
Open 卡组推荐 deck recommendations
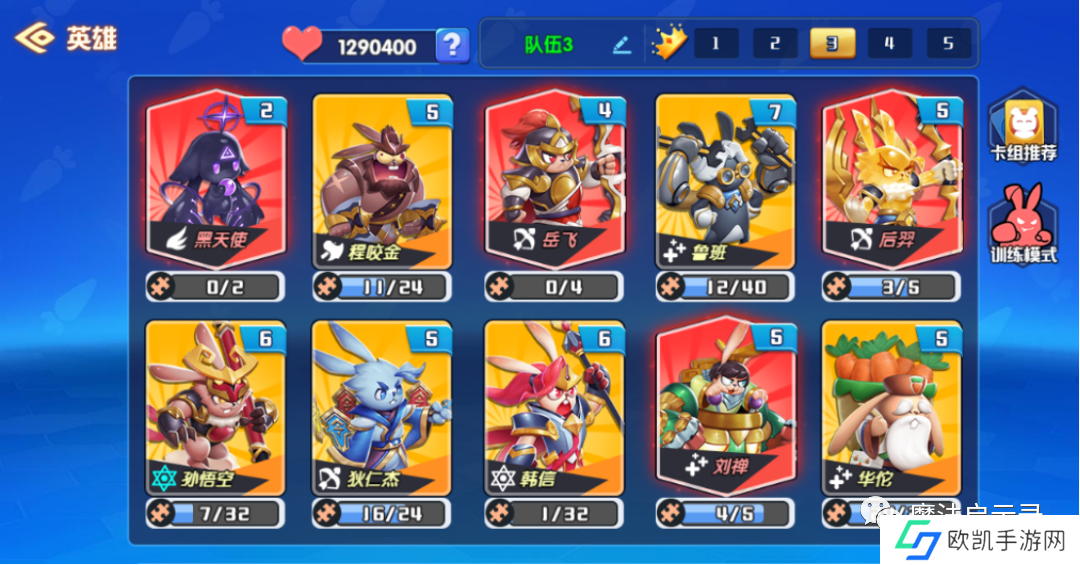[1023, 130]
